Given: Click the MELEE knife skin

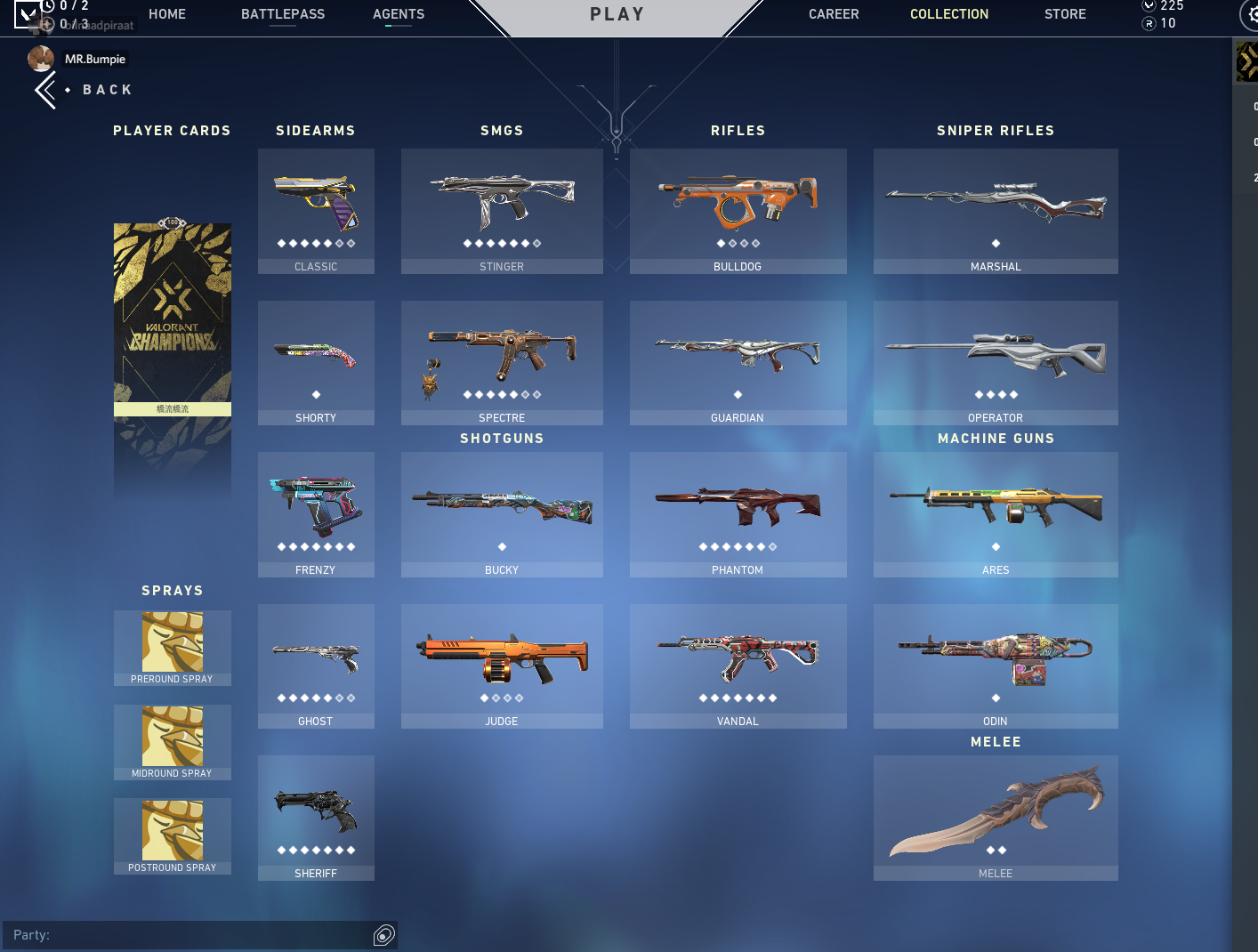Looking at the screenshot, I should click(995, 810).
